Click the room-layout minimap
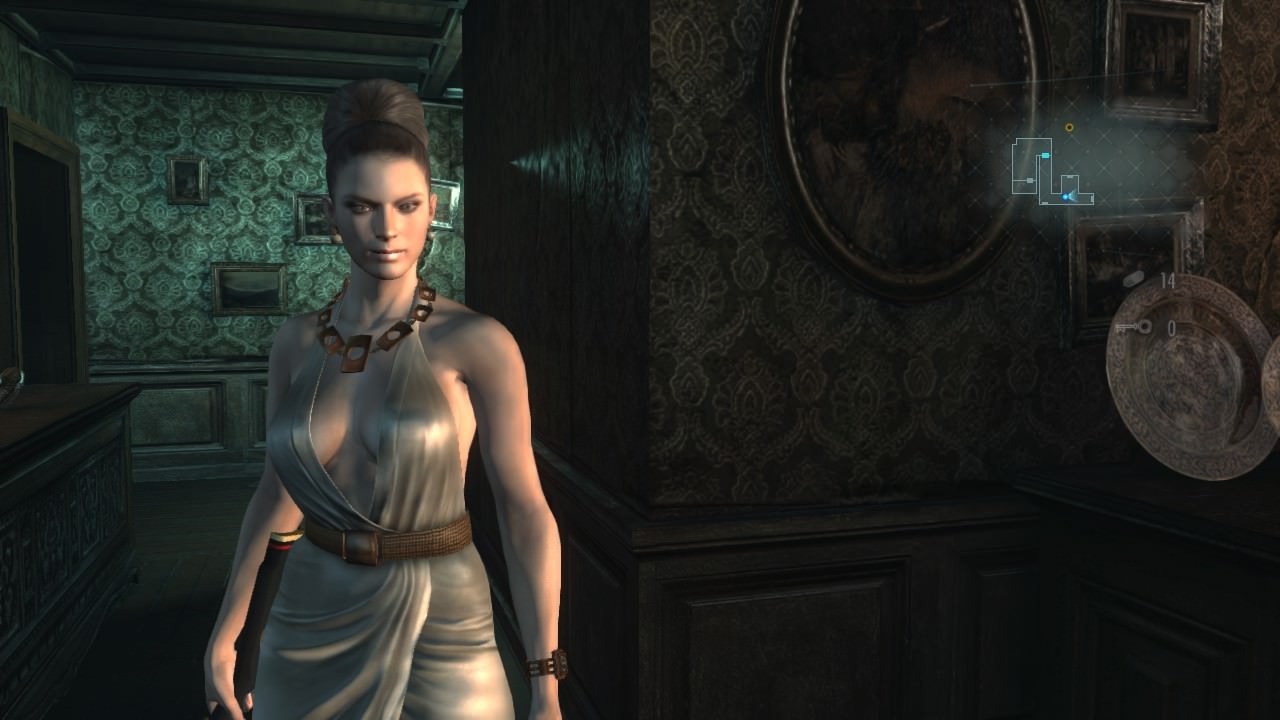 [x=1050, y=172]
